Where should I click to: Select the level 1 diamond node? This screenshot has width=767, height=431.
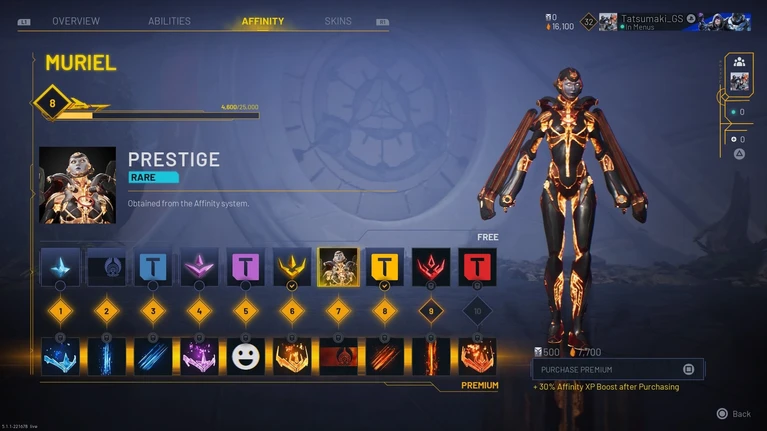(60, 311)
